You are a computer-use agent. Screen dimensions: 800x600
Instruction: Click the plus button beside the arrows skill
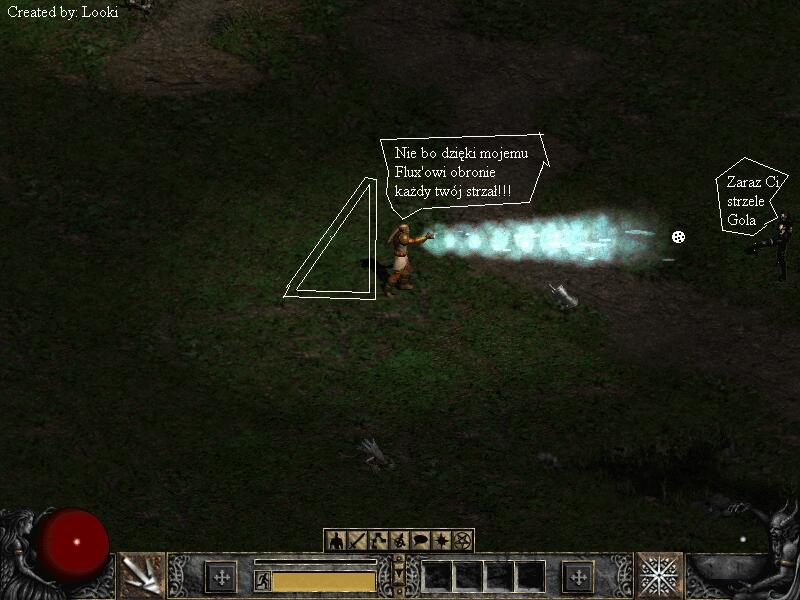221,576
